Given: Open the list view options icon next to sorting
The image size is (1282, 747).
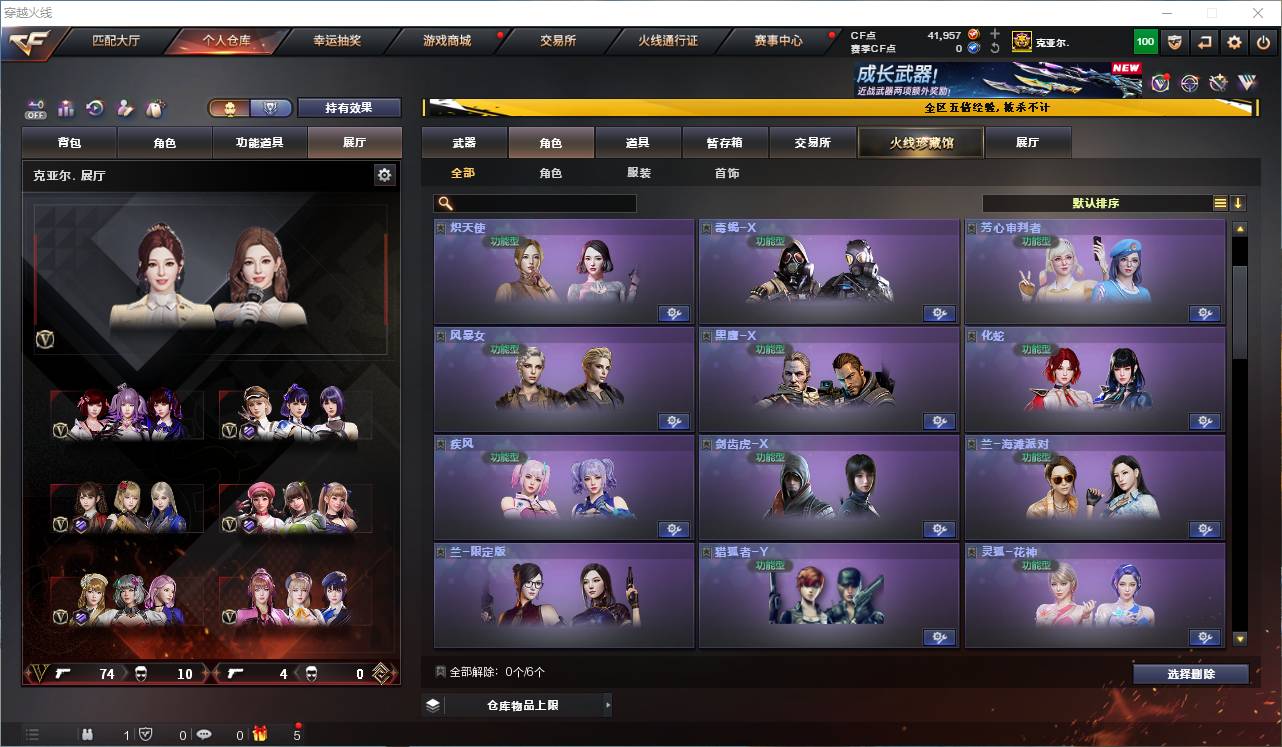Looking at the screenshot, I should [1220, 203].
